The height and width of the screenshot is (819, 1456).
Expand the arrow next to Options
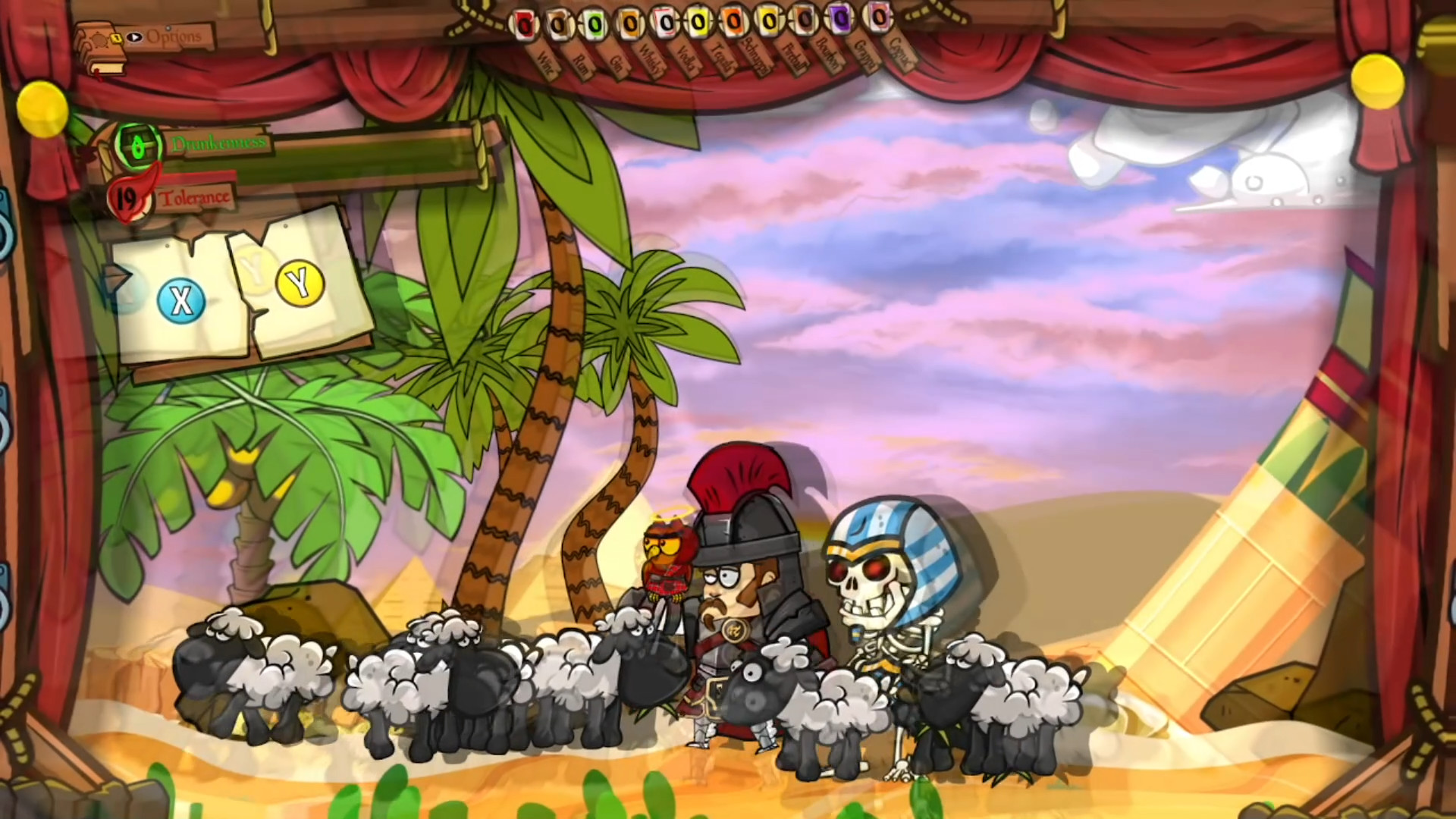[x=134, y=38]
